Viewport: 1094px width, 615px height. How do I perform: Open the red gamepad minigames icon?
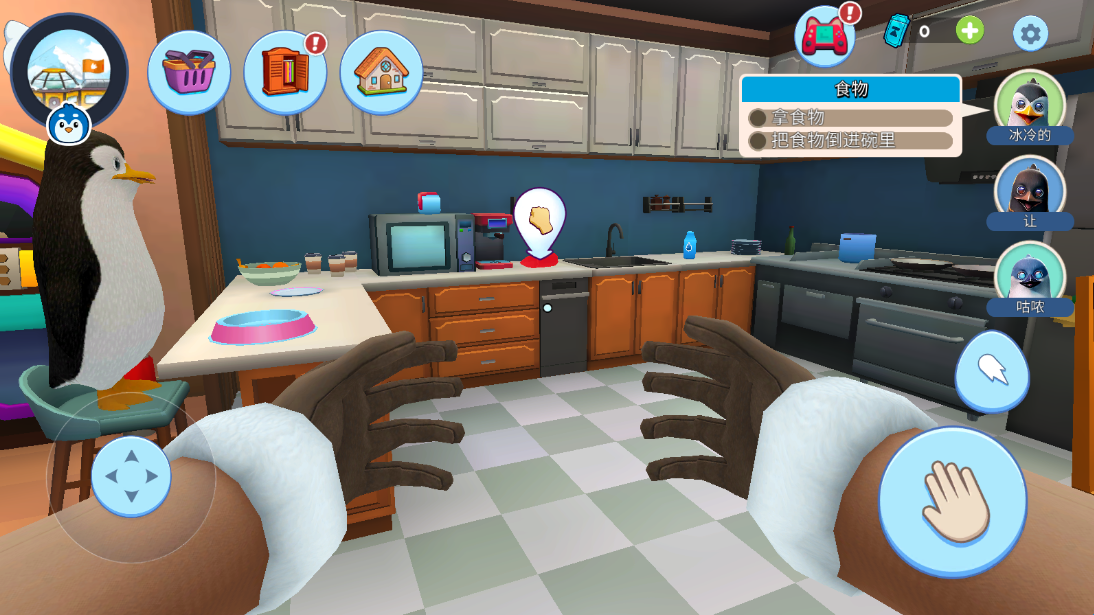pos(824,36)
